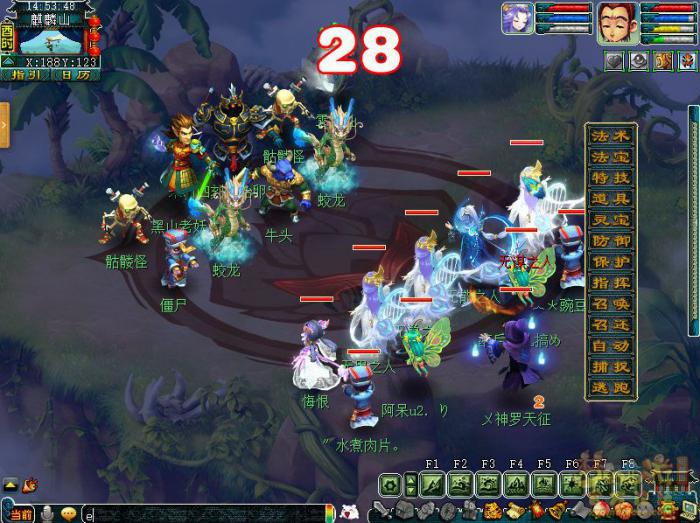Screen dimensions: 700x523
Task: Open the 日历 (Calendar) button
Action: pos(68,74)
